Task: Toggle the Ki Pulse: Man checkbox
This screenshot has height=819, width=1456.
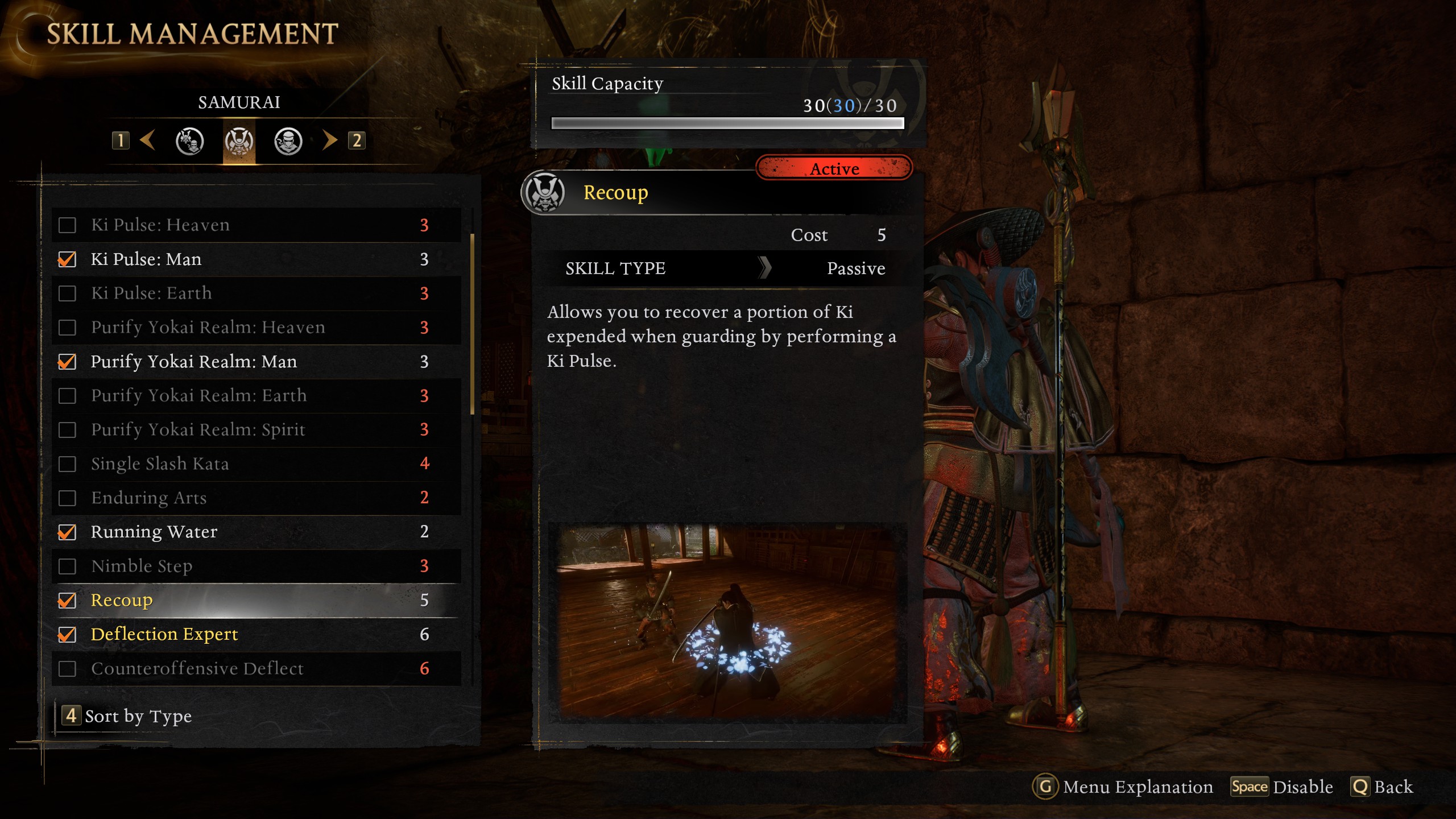Action: pyautogui.click(x=67, y=259)
